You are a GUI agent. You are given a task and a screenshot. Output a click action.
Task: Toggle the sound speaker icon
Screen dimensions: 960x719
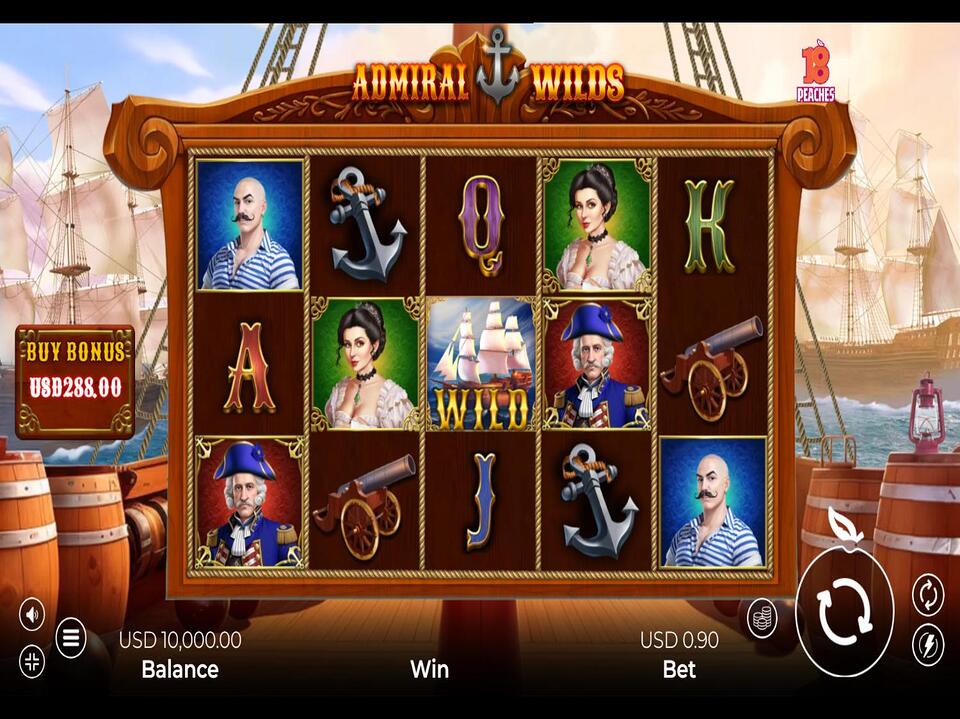32,613
